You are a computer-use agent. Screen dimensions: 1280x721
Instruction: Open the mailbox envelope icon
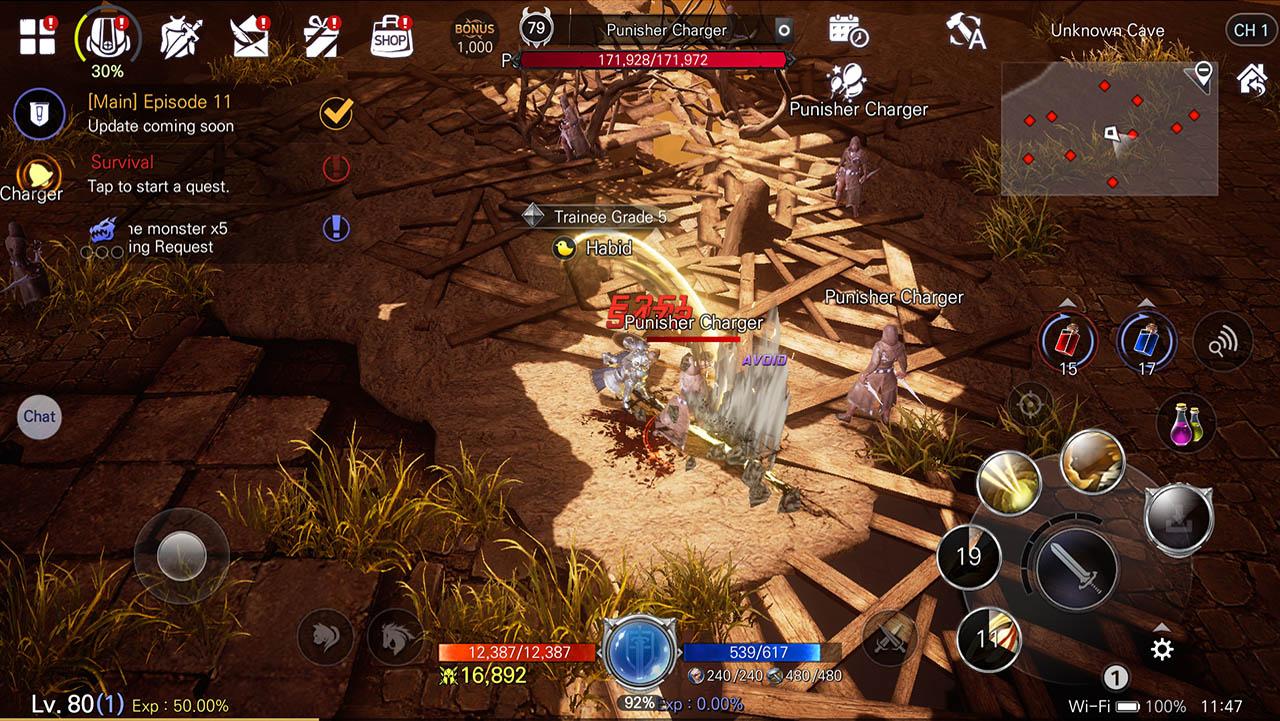click(250, 36)
